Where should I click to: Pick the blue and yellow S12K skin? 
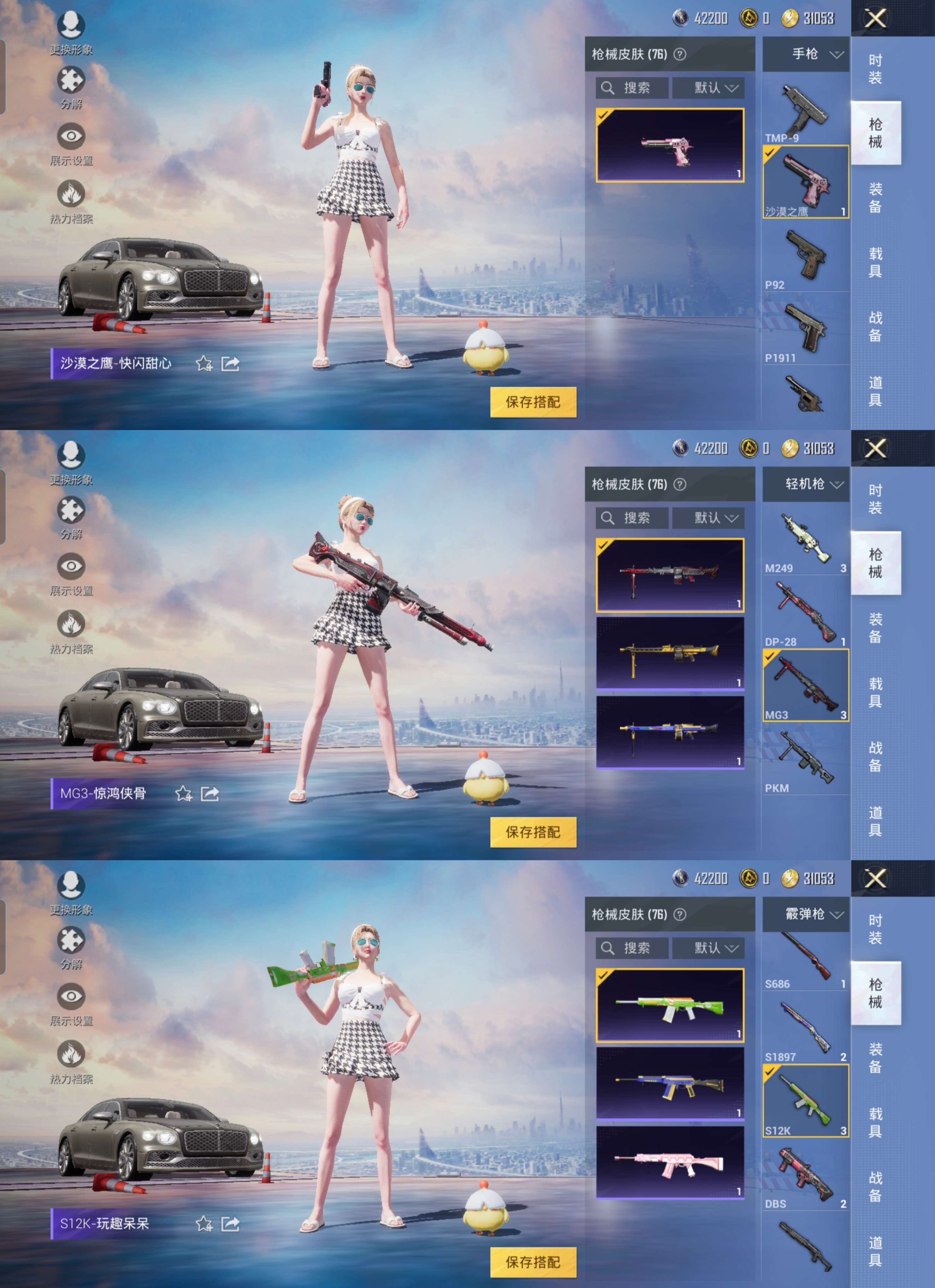[x=670, y=1083]
